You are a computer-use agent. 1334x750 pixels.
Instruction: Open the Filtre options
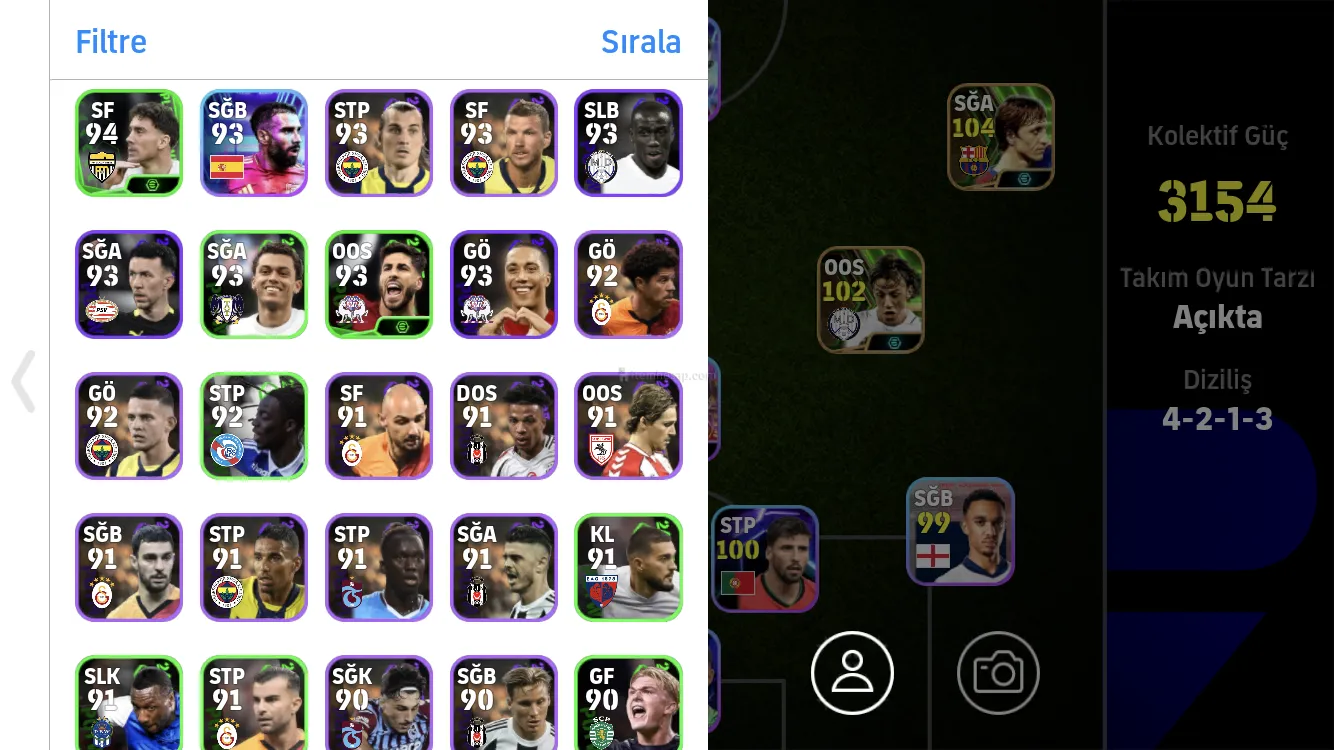tap(111, 42)
